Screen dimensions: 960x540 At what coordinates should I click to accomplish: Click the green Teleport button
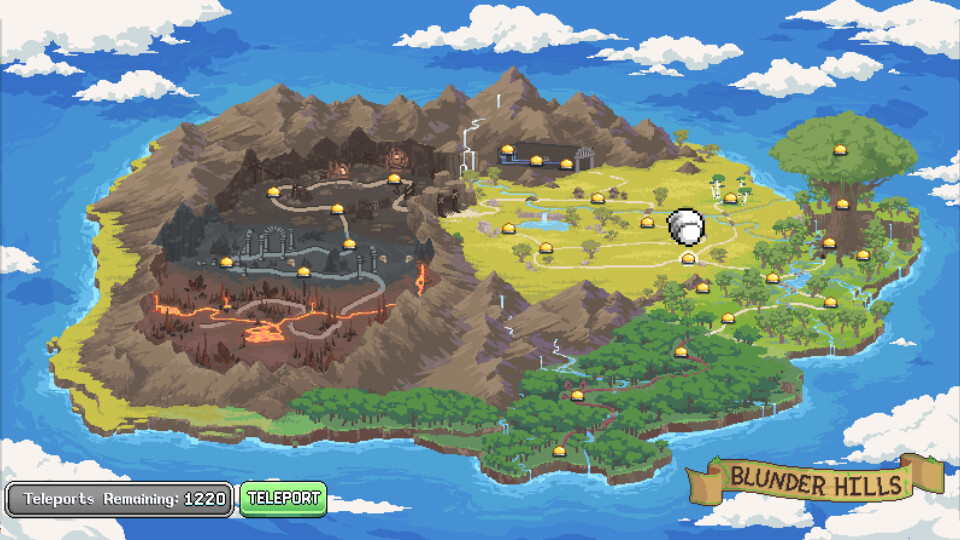coord(283,498)
